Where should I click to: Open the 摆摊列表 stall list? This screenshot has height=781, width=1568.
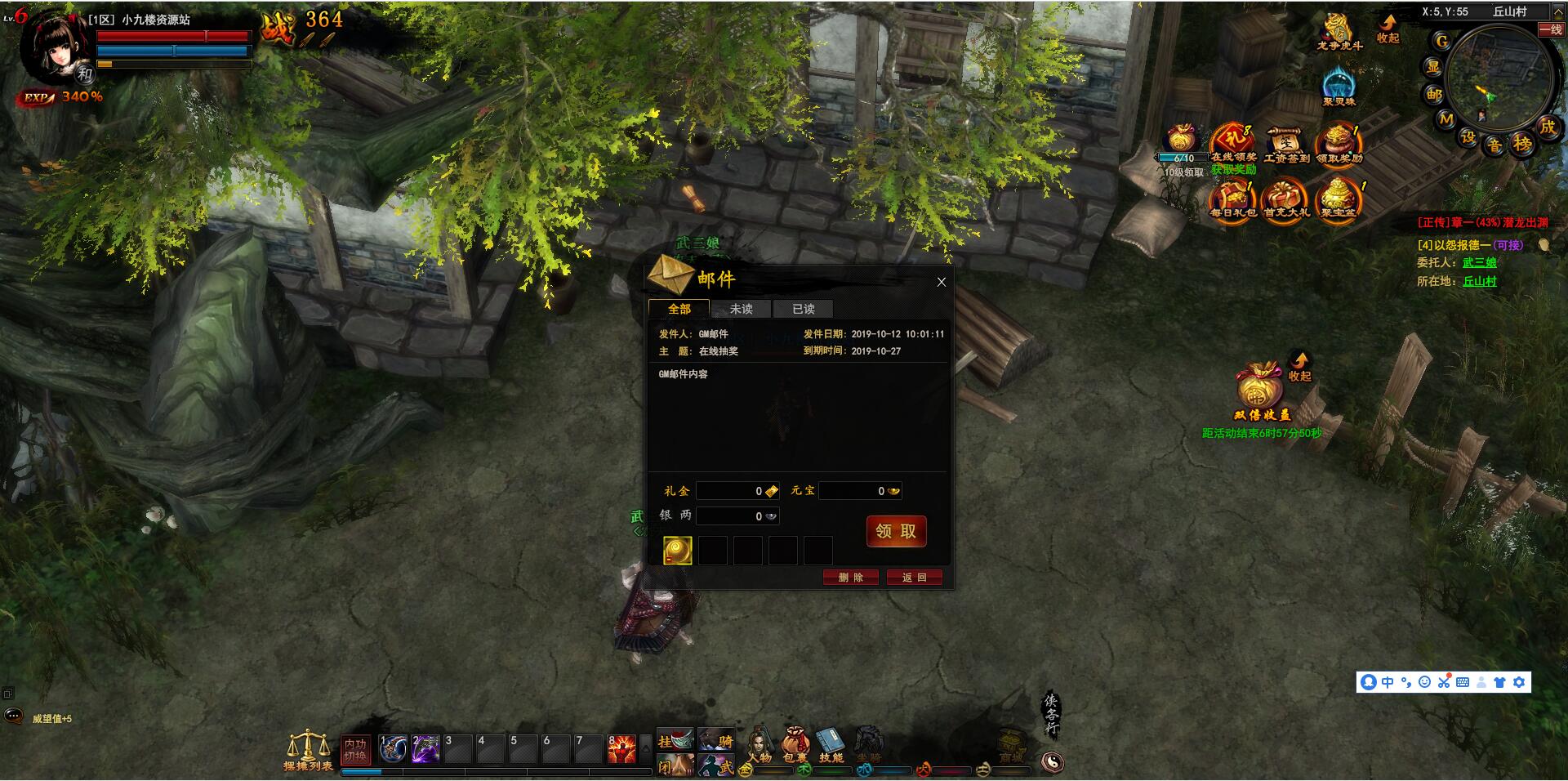(308, 750)
